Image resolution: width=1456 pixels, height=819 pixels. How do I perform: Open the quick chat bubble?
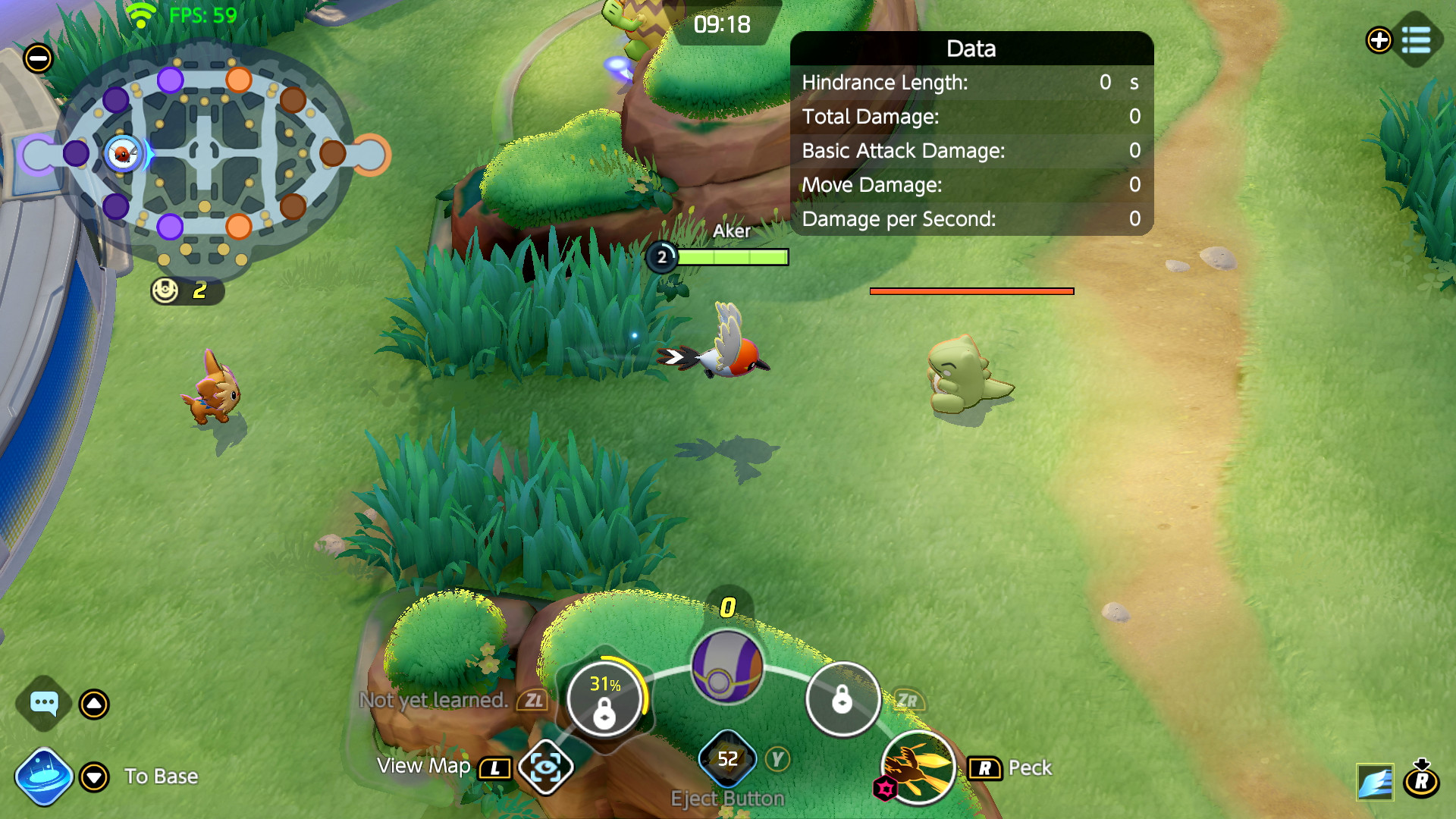click(44, 704)
